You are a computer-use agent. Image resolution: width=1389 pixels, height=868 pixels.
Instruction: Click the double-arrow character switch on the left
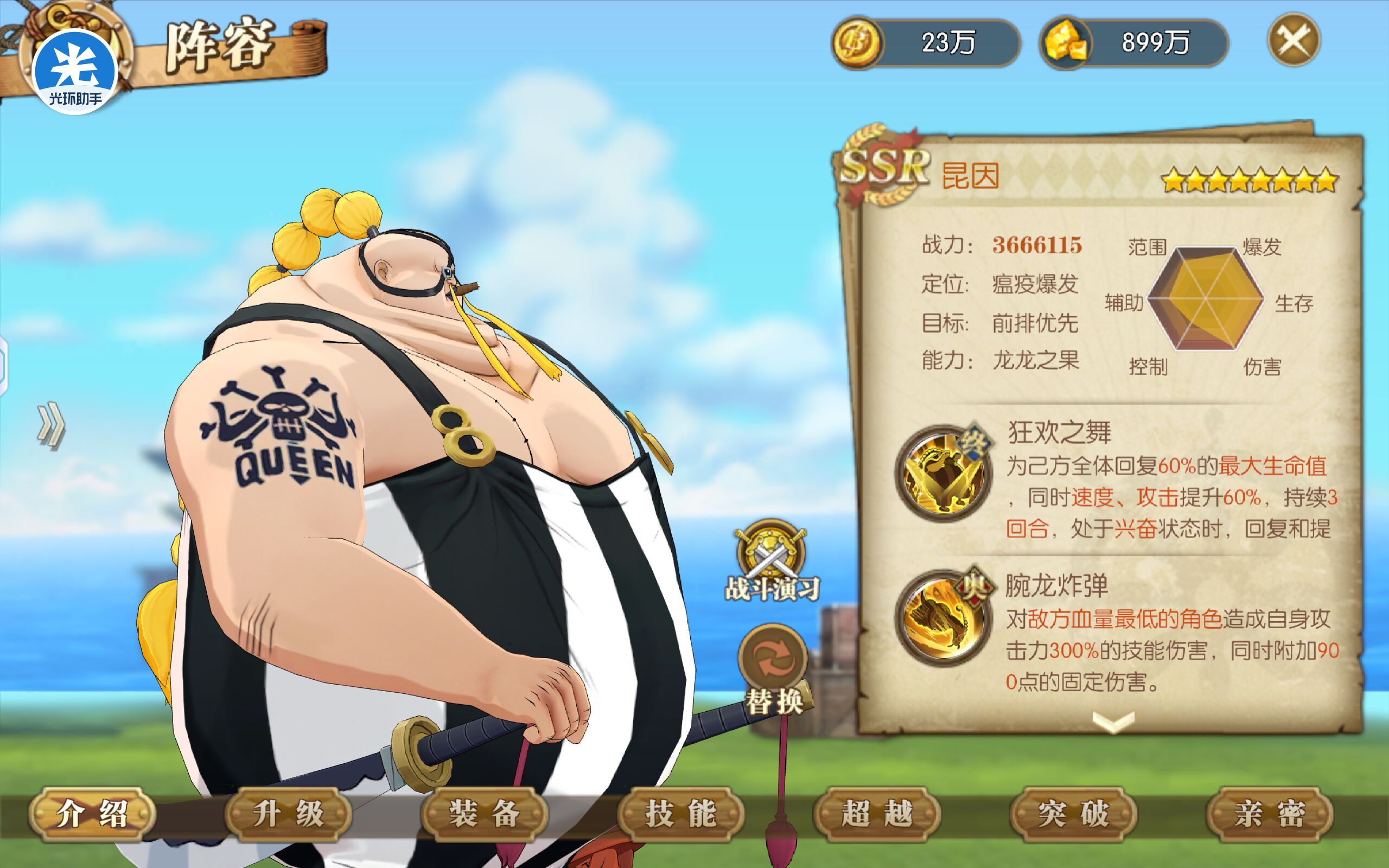tap(51, 425)
